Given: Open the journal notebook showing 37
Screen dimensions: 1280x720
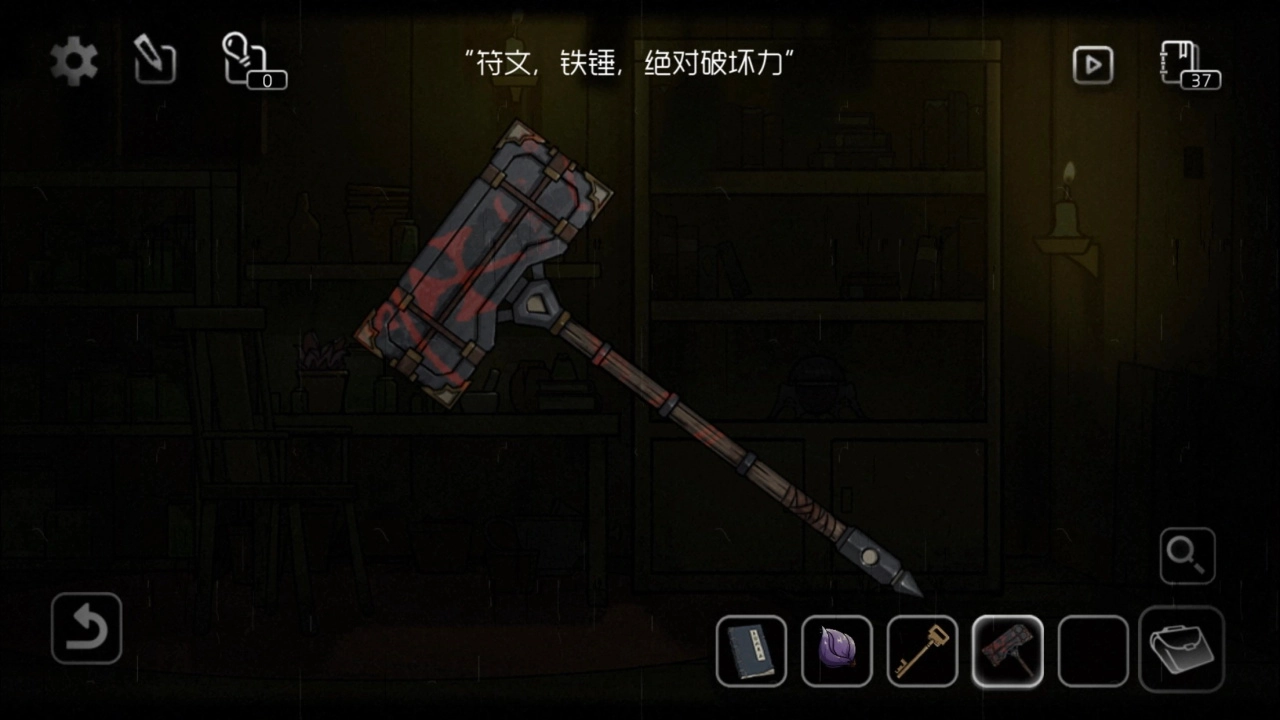Looking at the screenshot, I should click(1187, 64).
